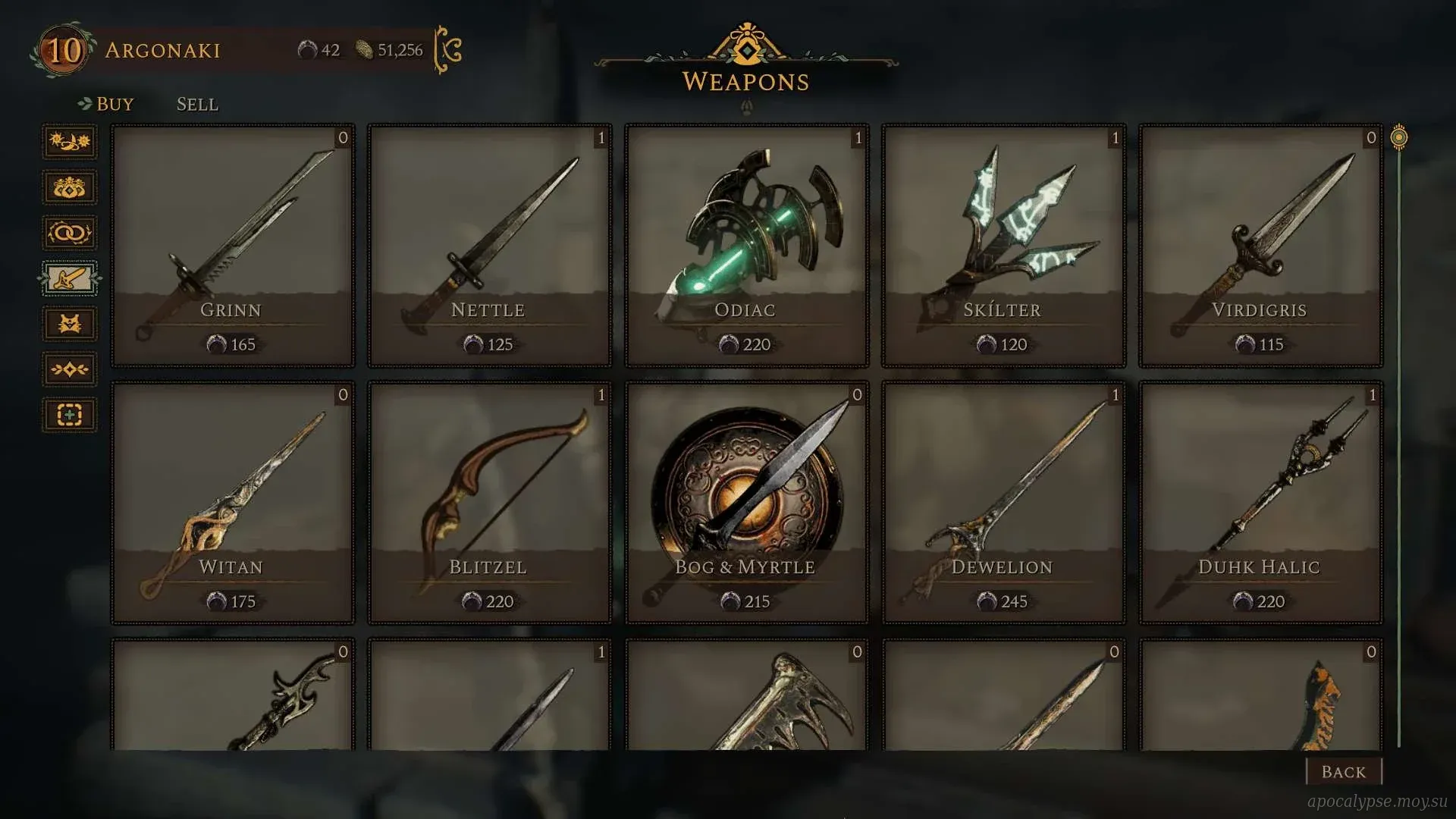Select the Skilter rune blades

[x=1003, y=246]
